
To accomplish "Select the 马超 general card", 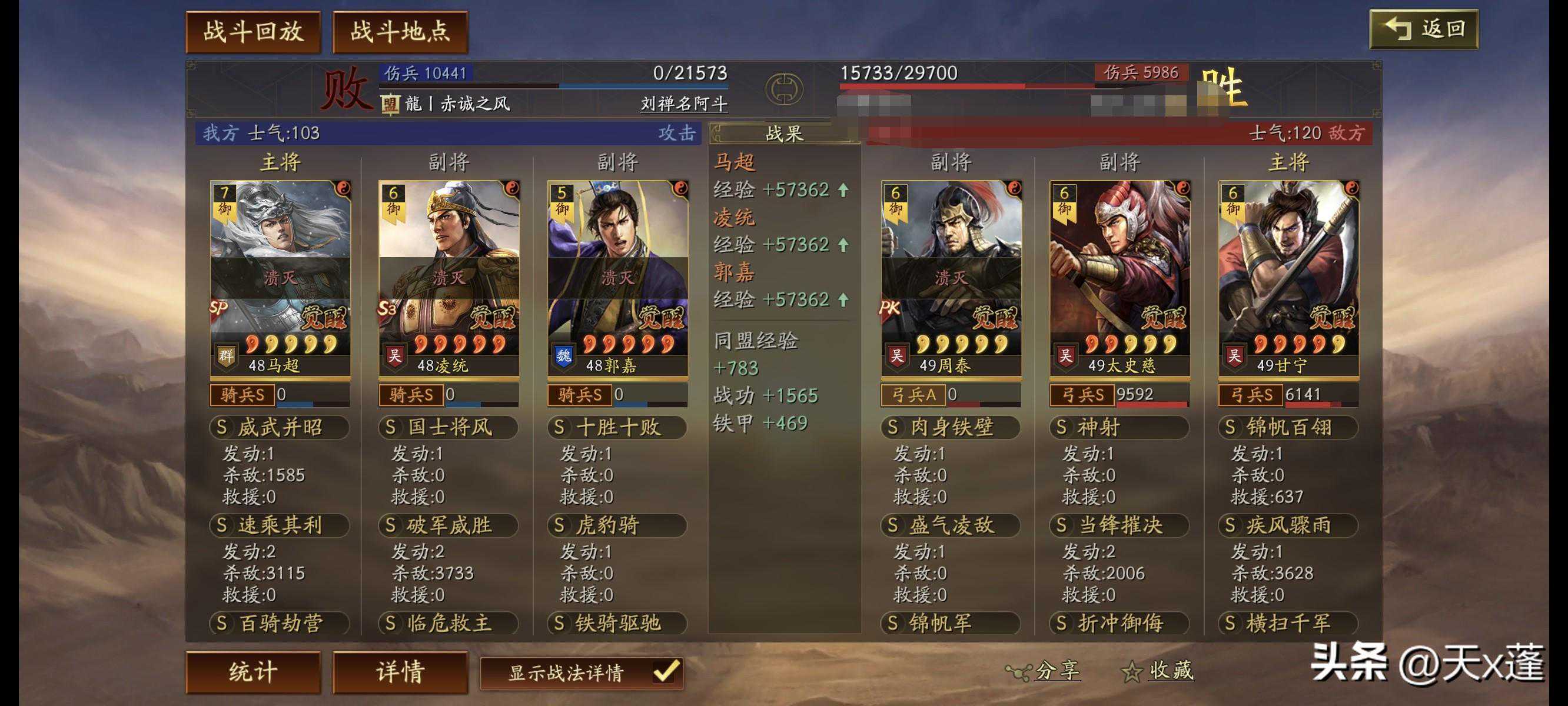I will coord(280,277).
